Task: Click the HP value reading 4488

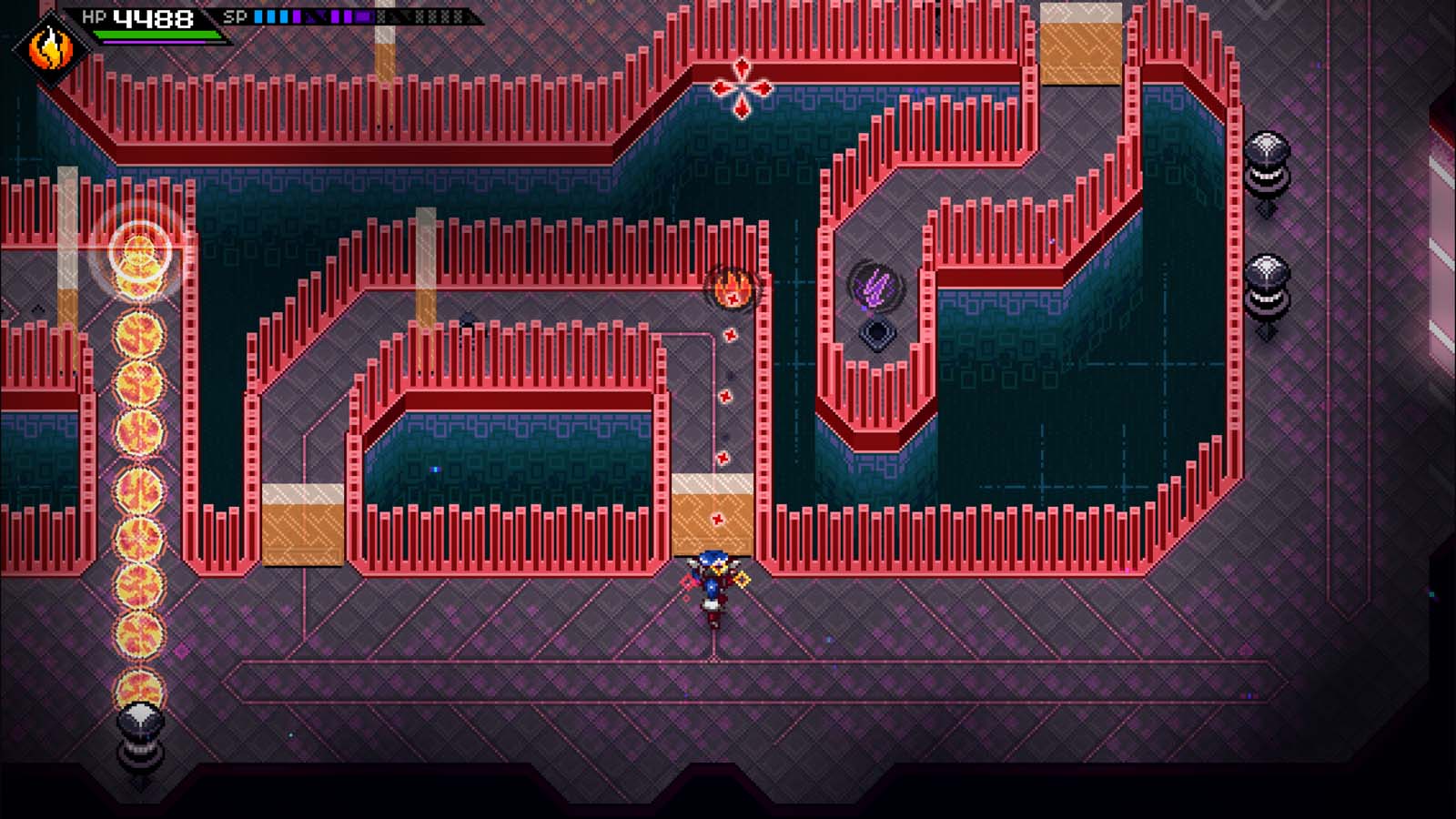Action: coord(153,15)
